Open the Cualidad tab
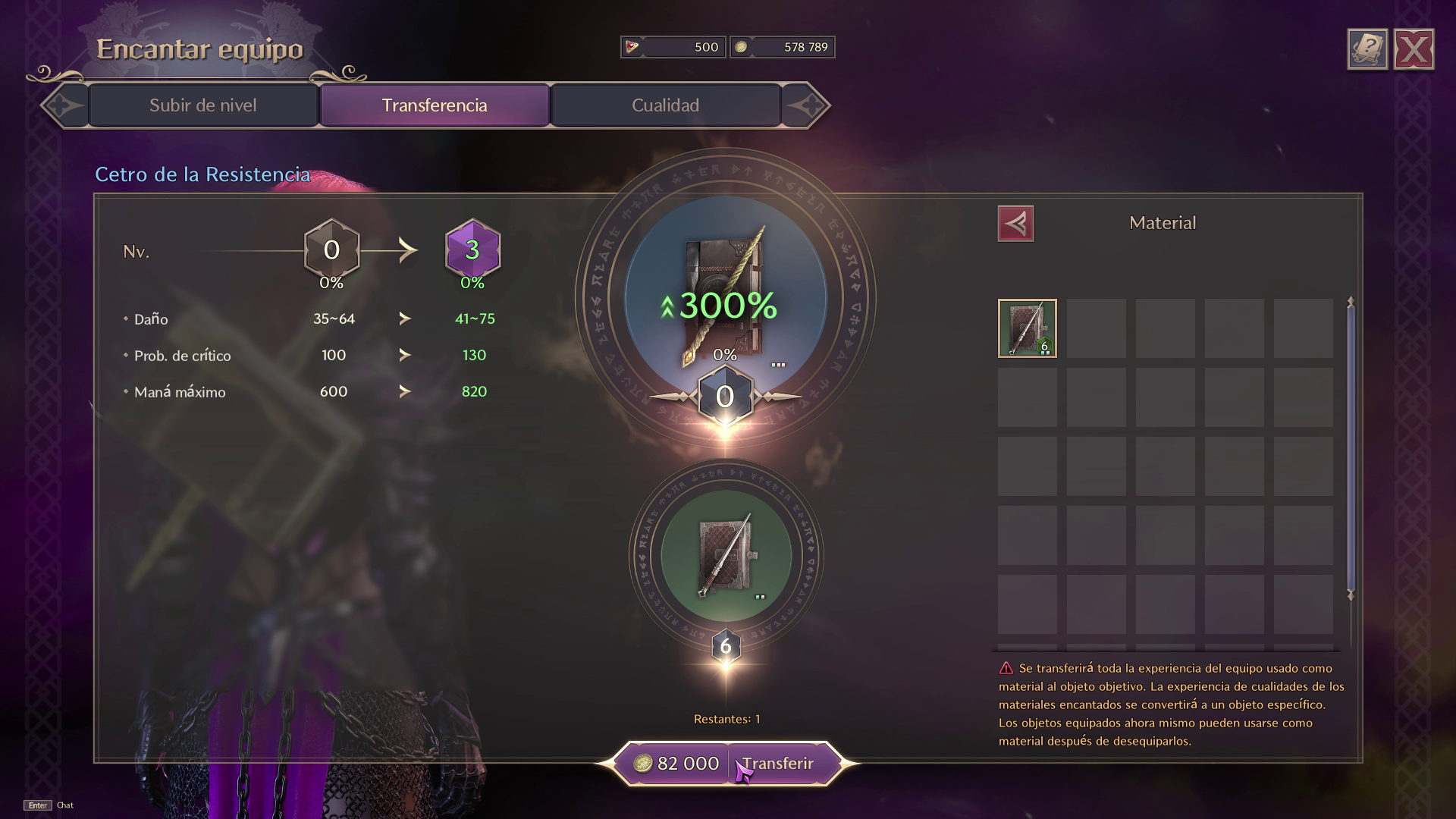Image resolution: width=1456 pixels, height=819 pixels. point(665,105)
